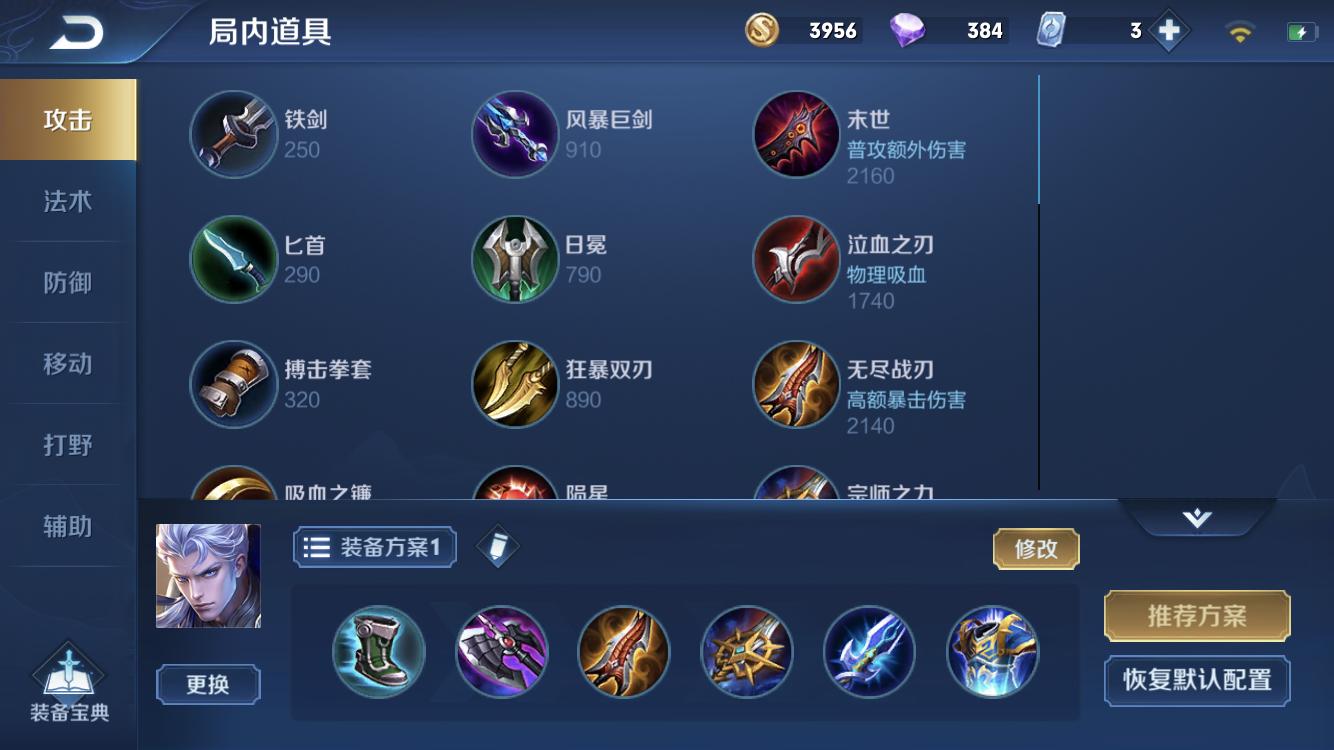The image size is (1334, 750).
Task: Open the 装备宝典 equipment codex
Action: (68, 685)
